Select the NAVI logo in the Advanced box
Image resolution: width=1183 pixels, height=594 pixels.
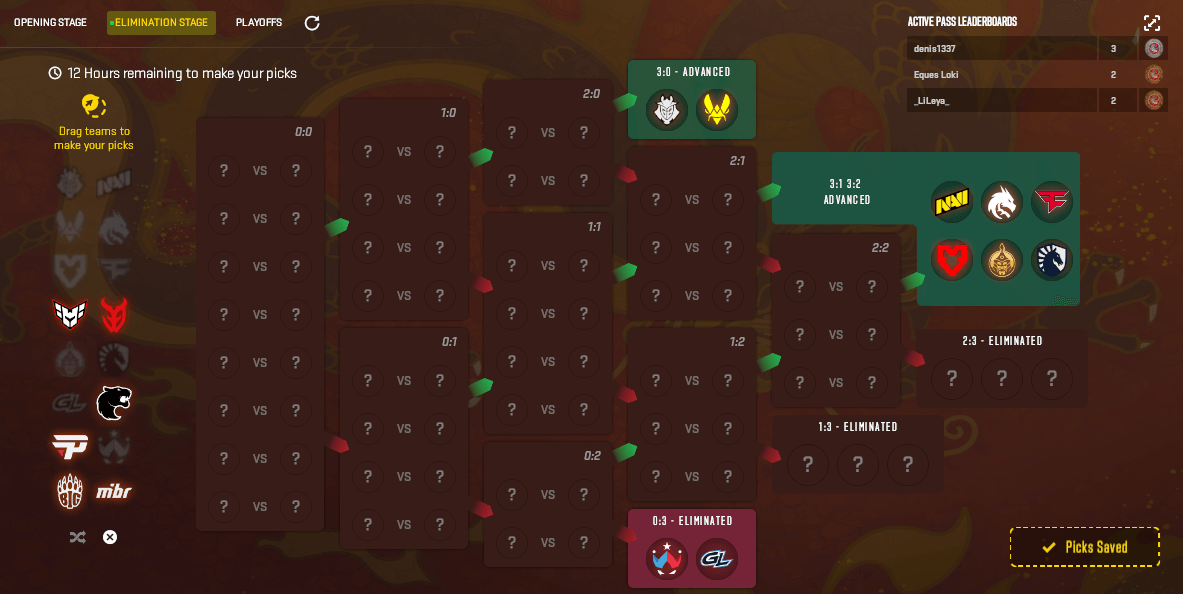(x=951, y=203)
